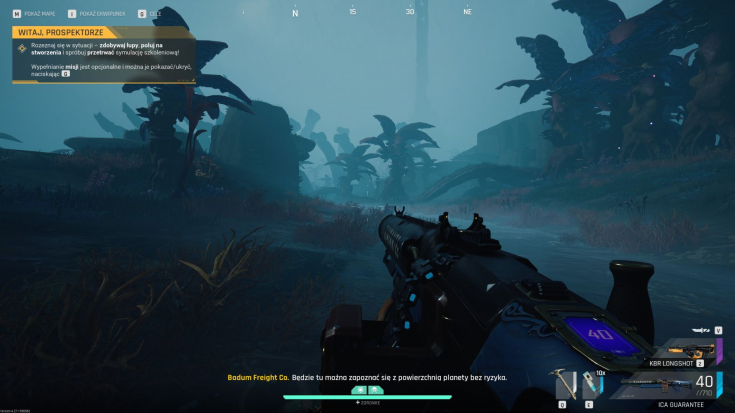Click the Pokaż mapę label
The height and width of the screenshot is (413, 735).
40,13
